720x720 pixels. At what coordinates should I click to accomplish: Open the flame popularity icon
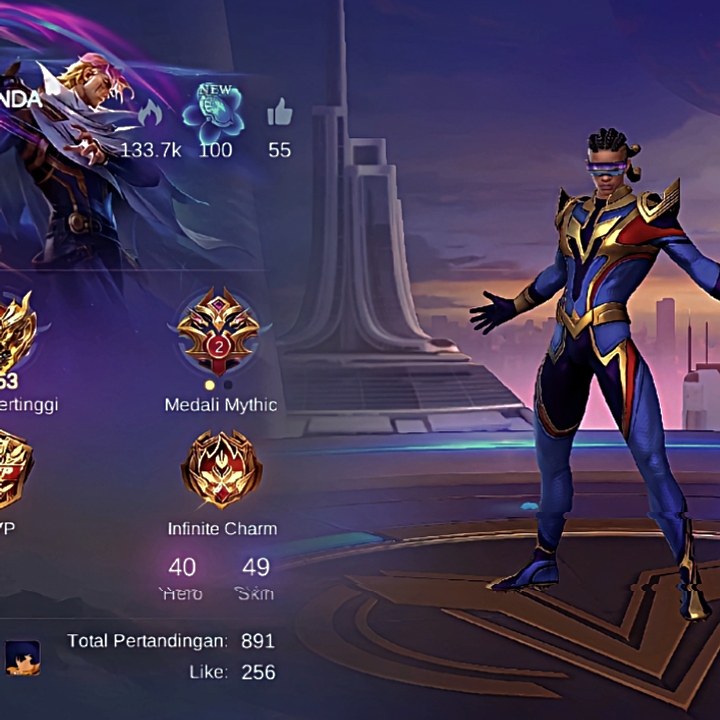150,113
